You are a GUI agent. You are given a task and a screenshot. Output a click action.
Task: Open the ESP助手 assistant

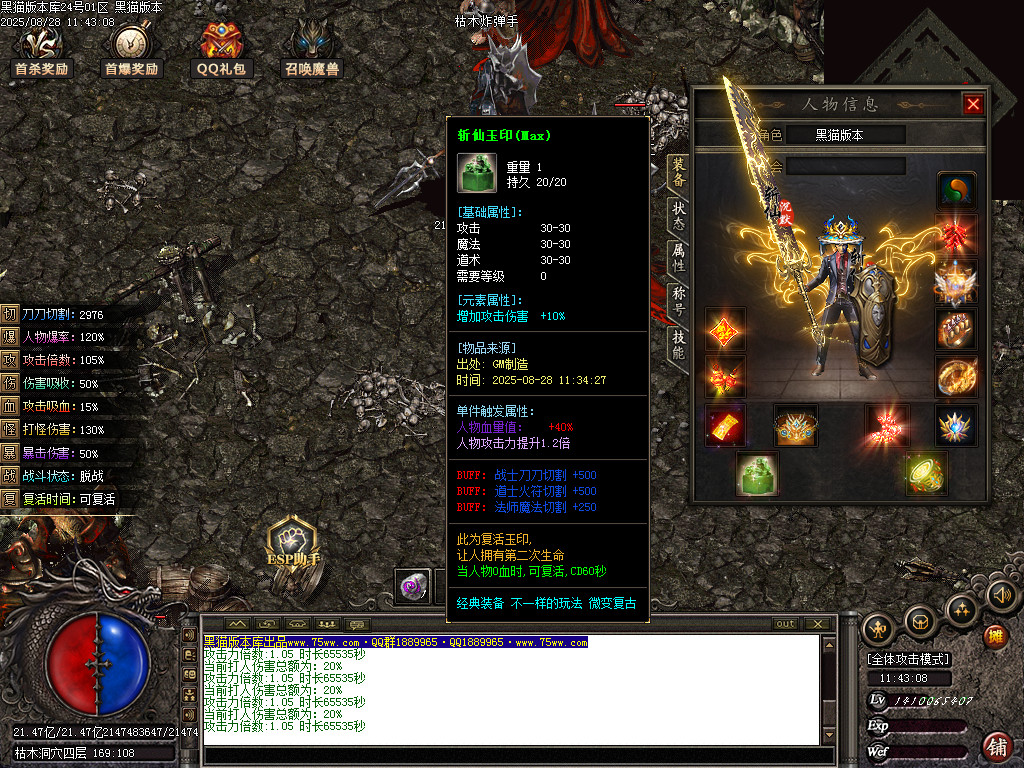coord(292,545)
